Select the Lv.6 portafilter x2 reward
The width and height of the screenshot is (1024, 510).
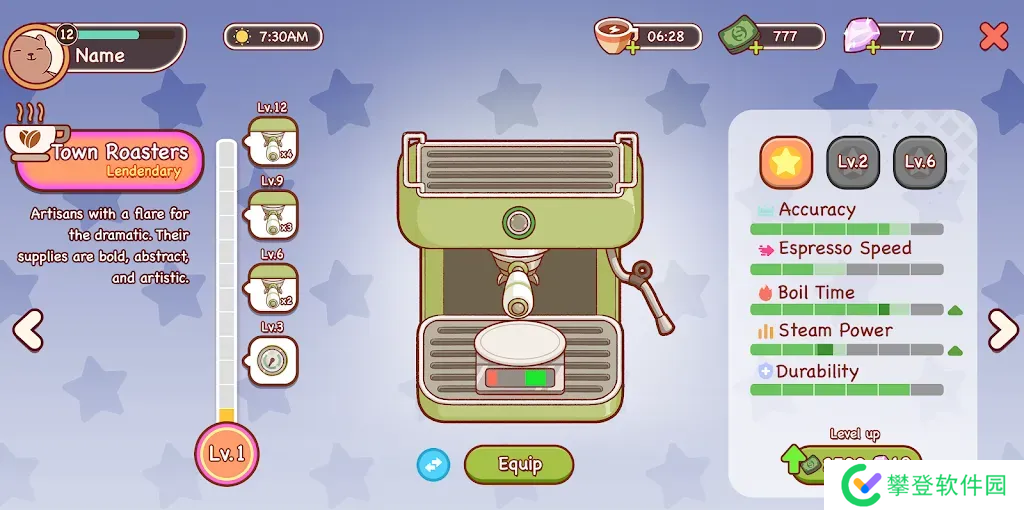(x=272, y=287)
